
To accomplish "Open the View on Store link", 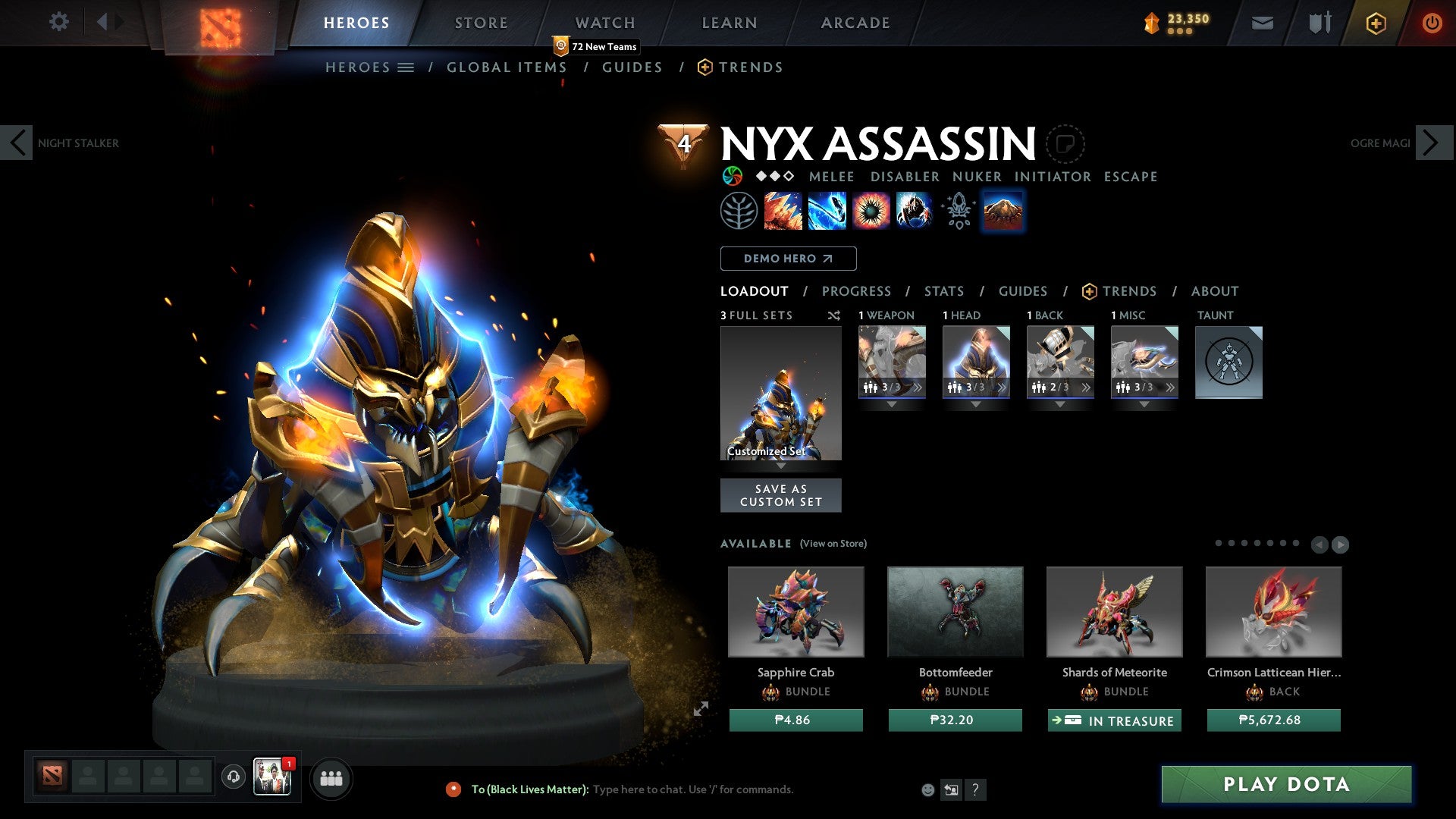I will point(833,544).
